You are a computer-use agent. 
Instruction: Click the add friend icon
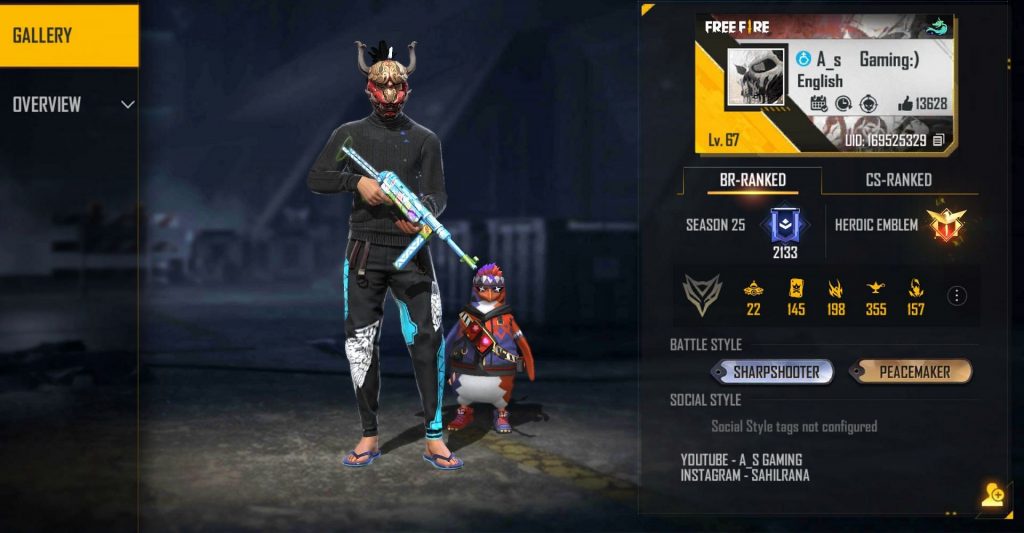pyautogui.click(x=992, y=496)
